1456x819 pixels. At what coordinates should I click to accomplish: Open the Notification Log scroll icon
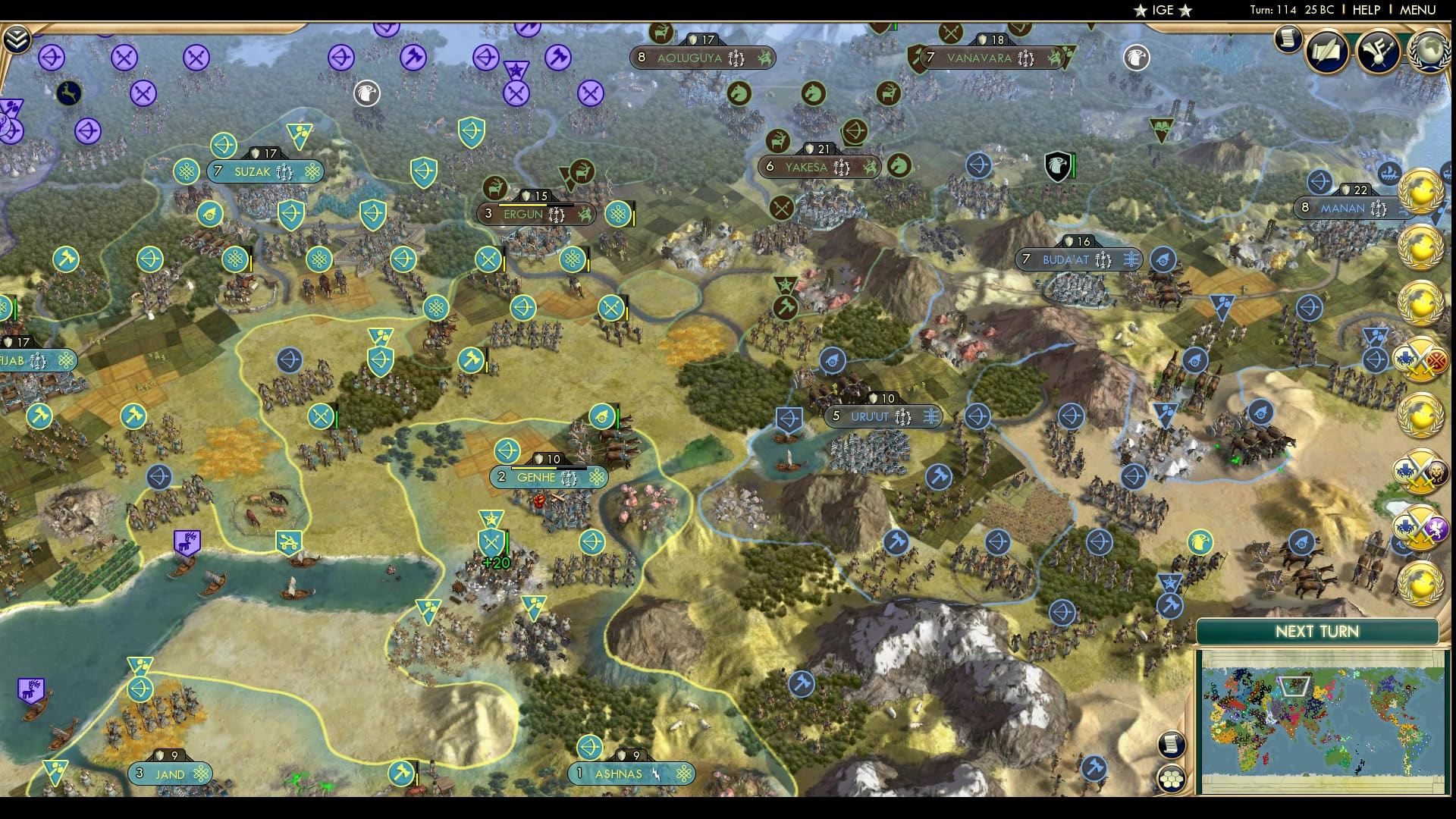tap(1287, 38)
